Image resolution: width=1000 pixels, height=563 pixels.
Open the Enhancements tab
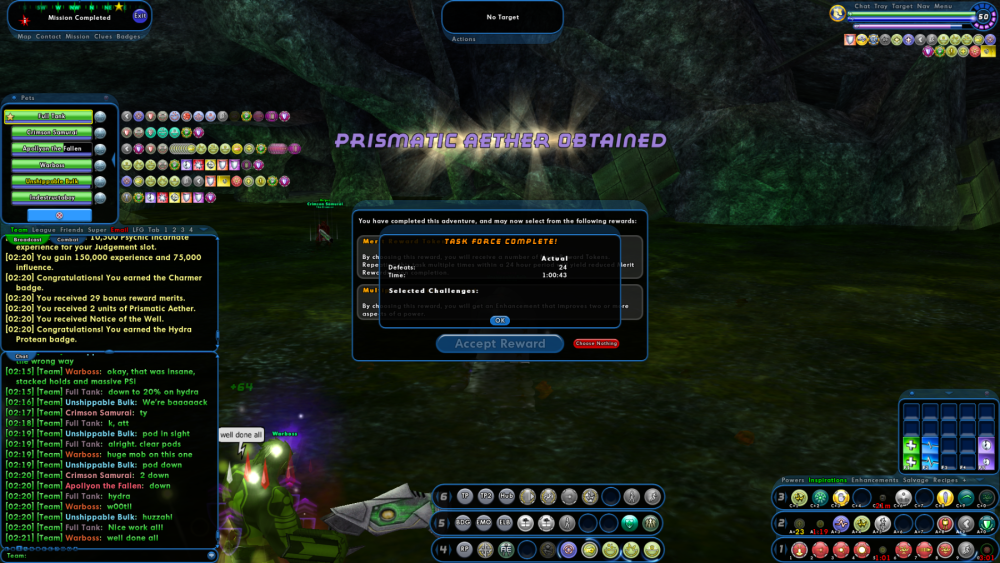pyautogui.click(x=877, y=480)
